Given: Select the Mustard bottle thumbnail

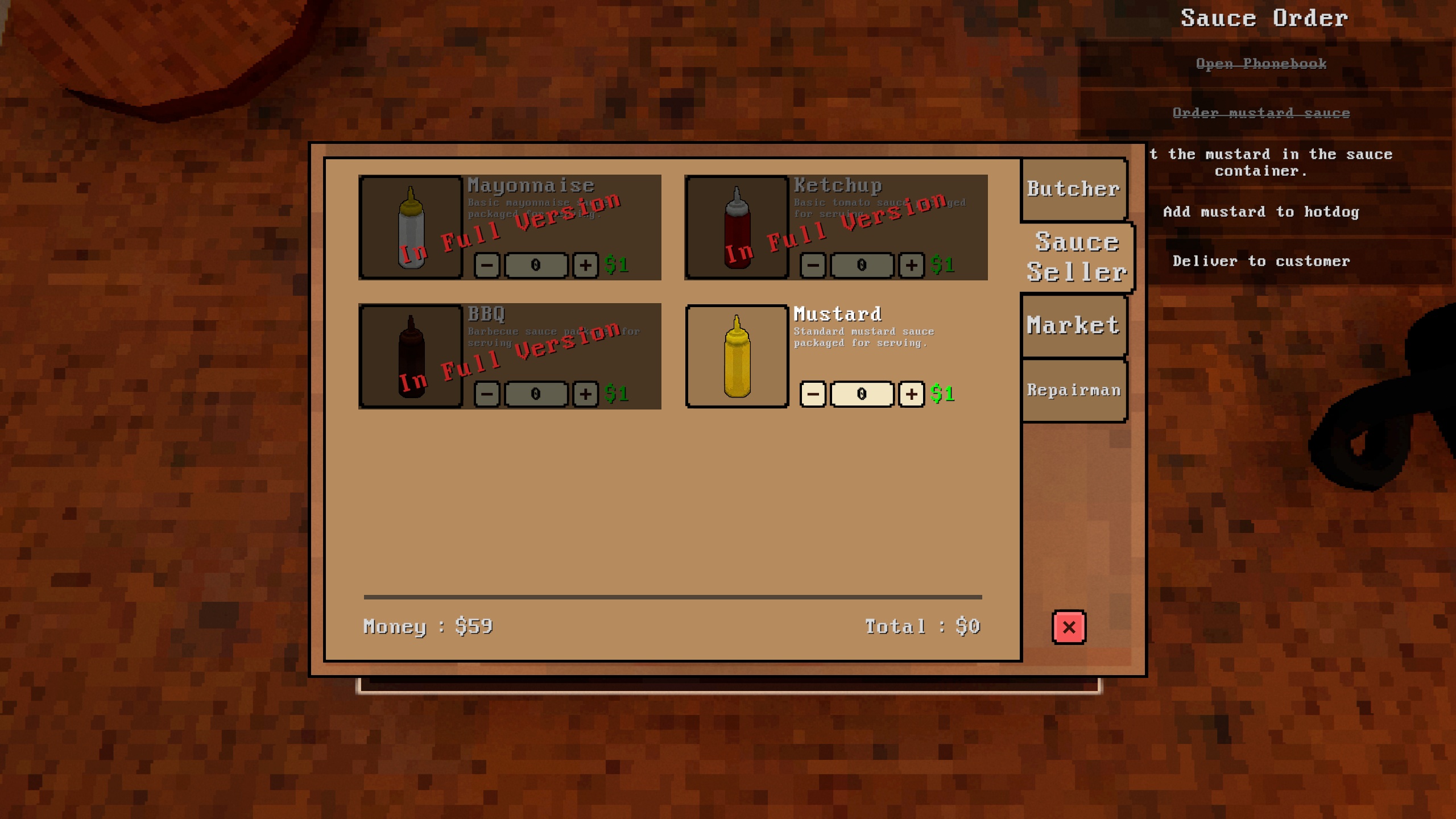Looking at the screenshot, I should pyautogui.click(x=737, y=357).
